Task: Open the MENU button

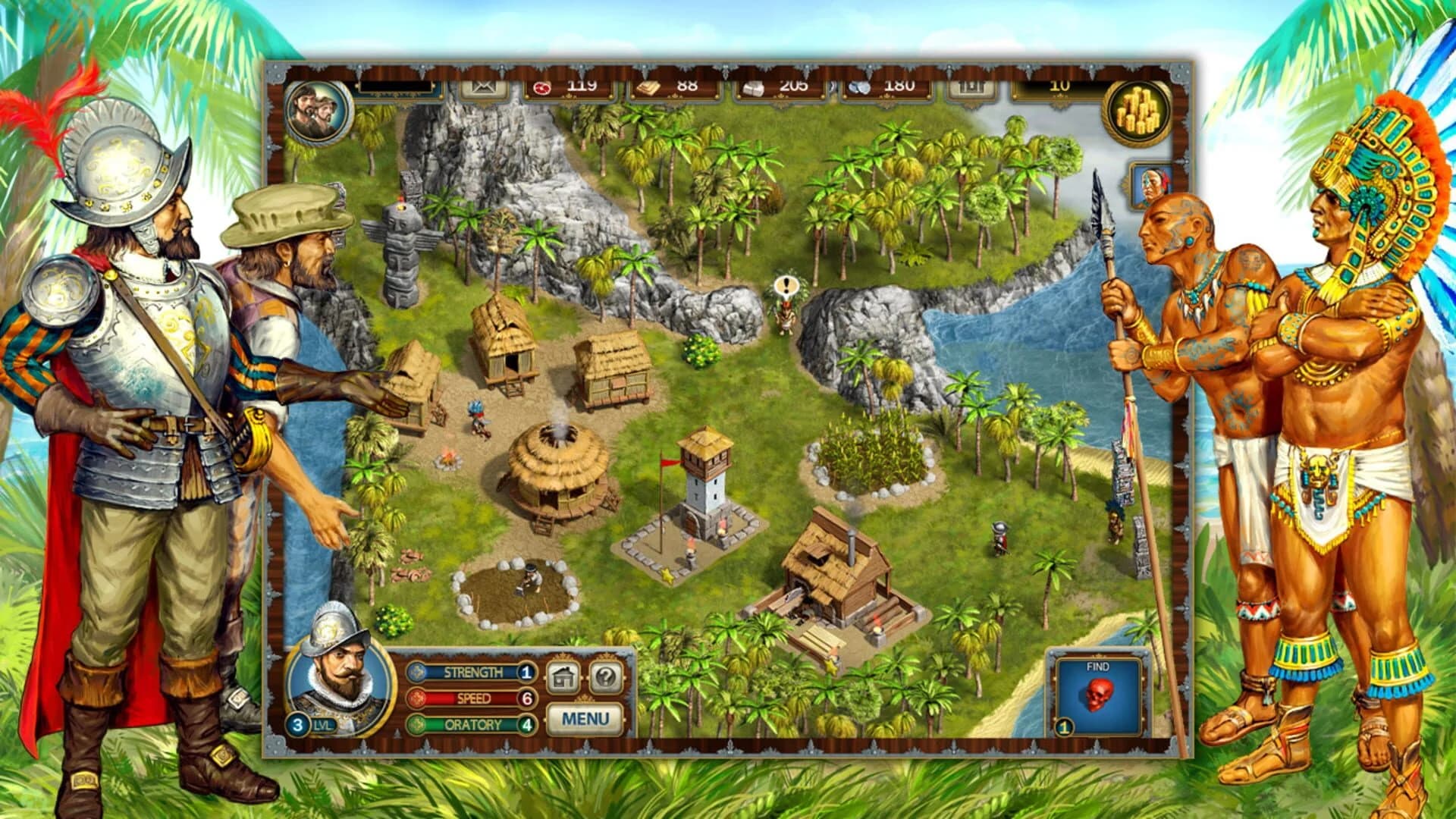Action: pyautogui.click(x=585, y=718)
